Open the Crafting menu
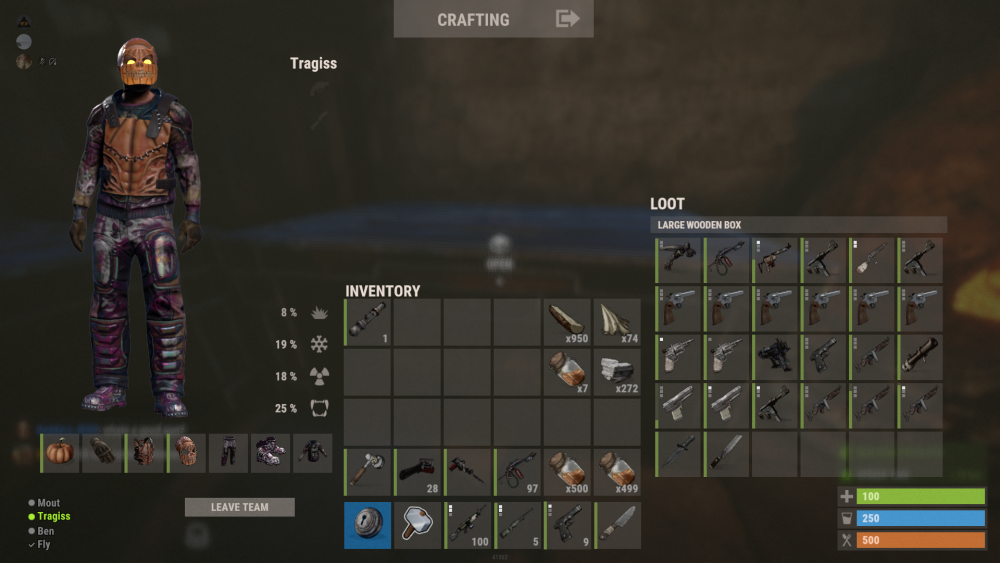The height and width of the screenshot is (563, 1000). (x=493, y=19)
